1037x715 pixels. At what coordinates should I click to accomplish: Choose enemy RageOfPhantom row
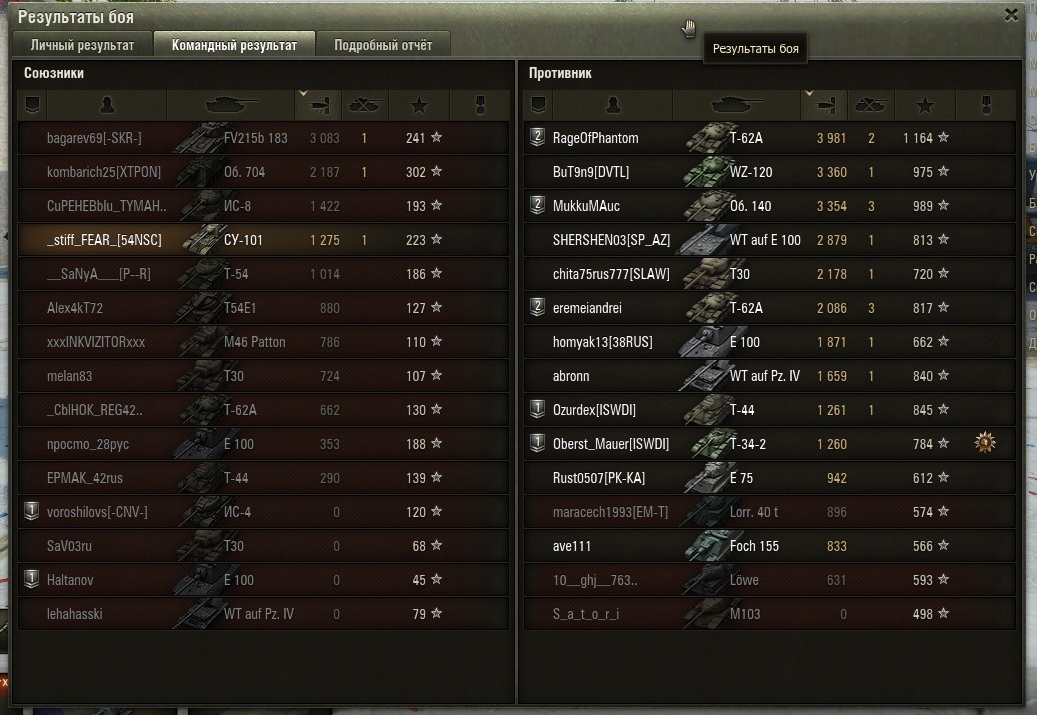[770, 138]
